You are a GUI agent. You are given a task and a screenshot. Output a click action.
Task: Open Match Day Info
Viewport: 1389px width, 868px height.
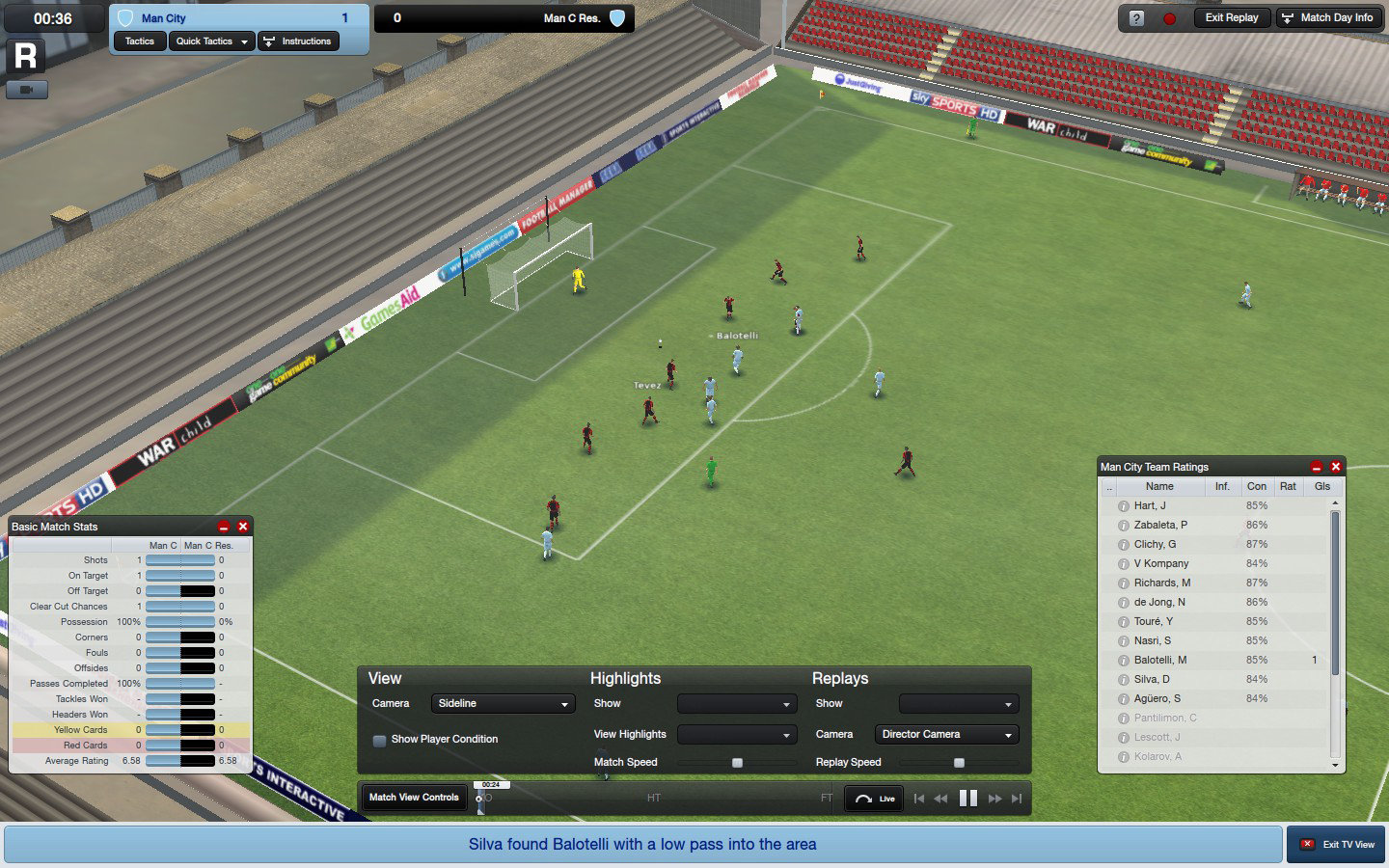tap(1329, 16)
